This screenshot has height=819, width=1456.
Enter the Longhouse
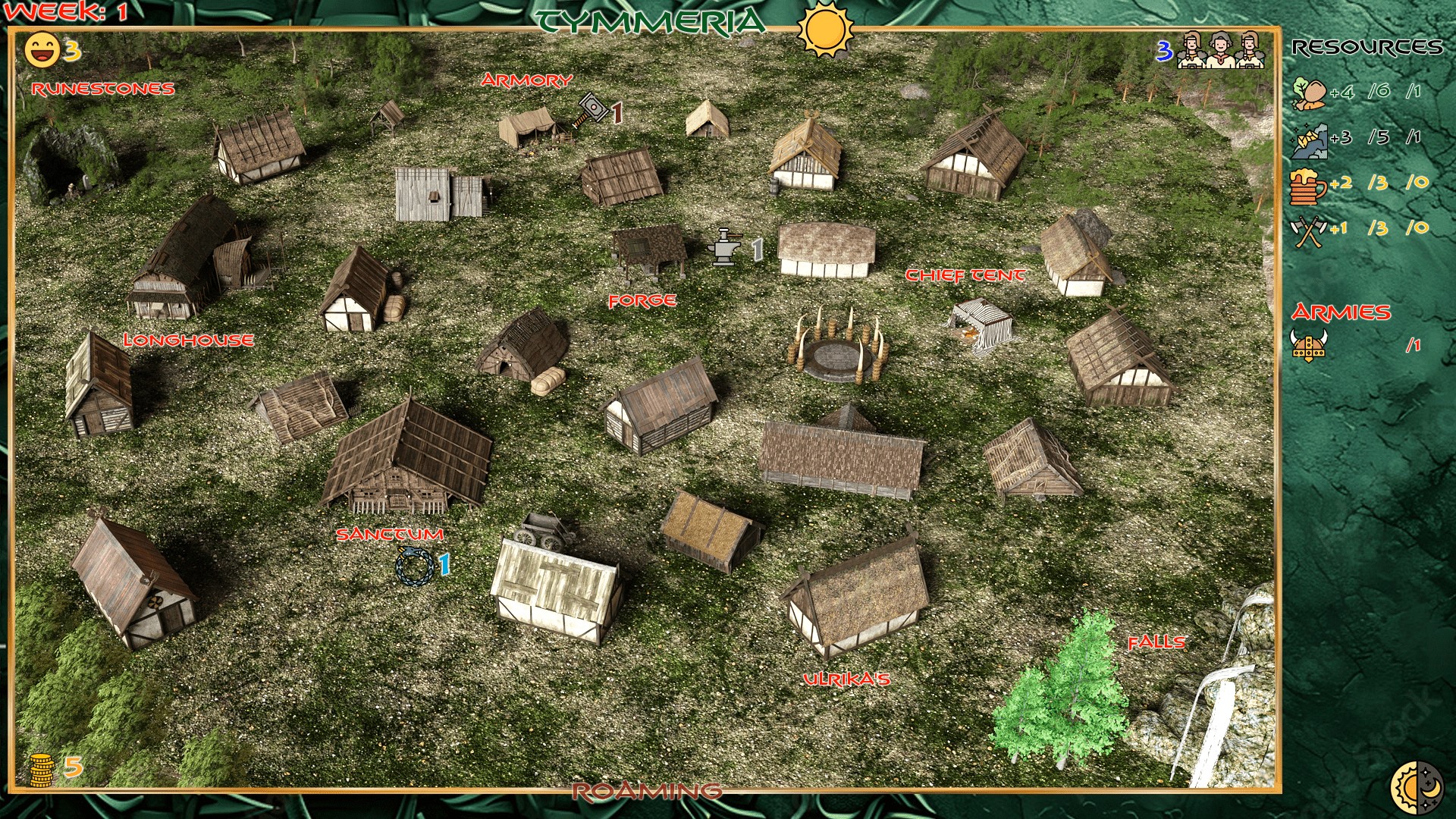tap(188, 340)
